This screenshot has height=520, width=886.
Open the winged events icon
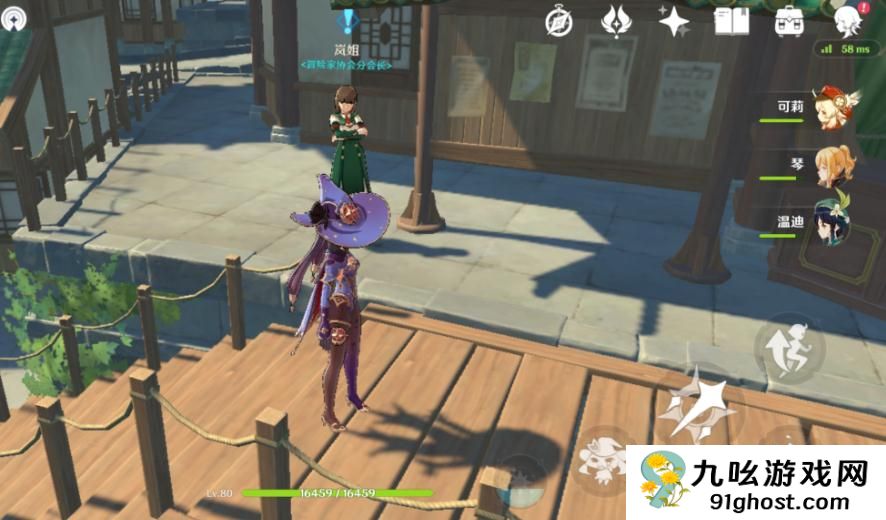point(615,21)
